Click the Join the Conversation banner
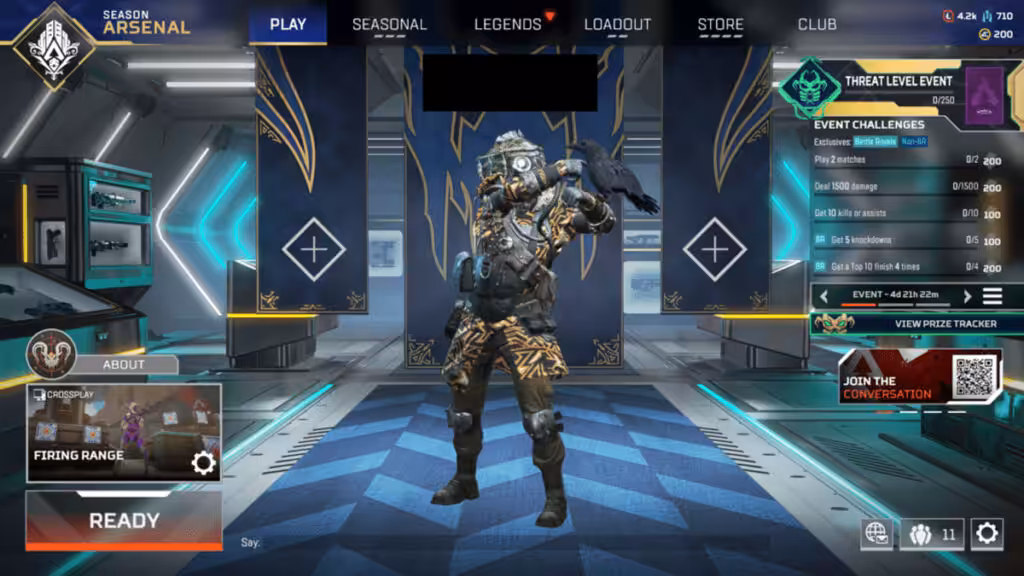Screen dimensions: 1024x576 click(x=920, y=378)
